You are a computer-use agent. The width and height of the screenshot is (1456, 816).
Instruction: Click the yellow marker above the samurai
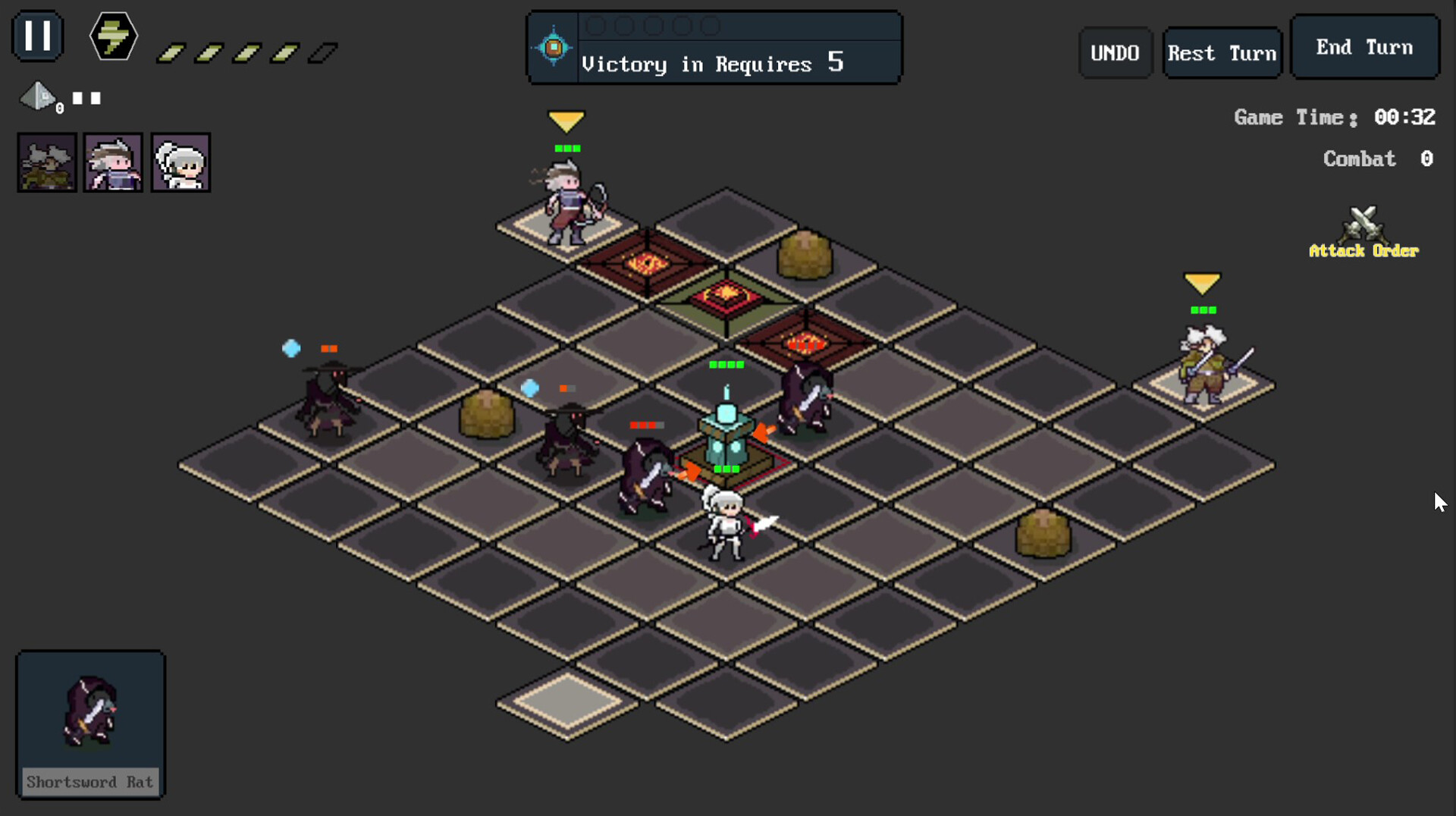point(1203,282)
